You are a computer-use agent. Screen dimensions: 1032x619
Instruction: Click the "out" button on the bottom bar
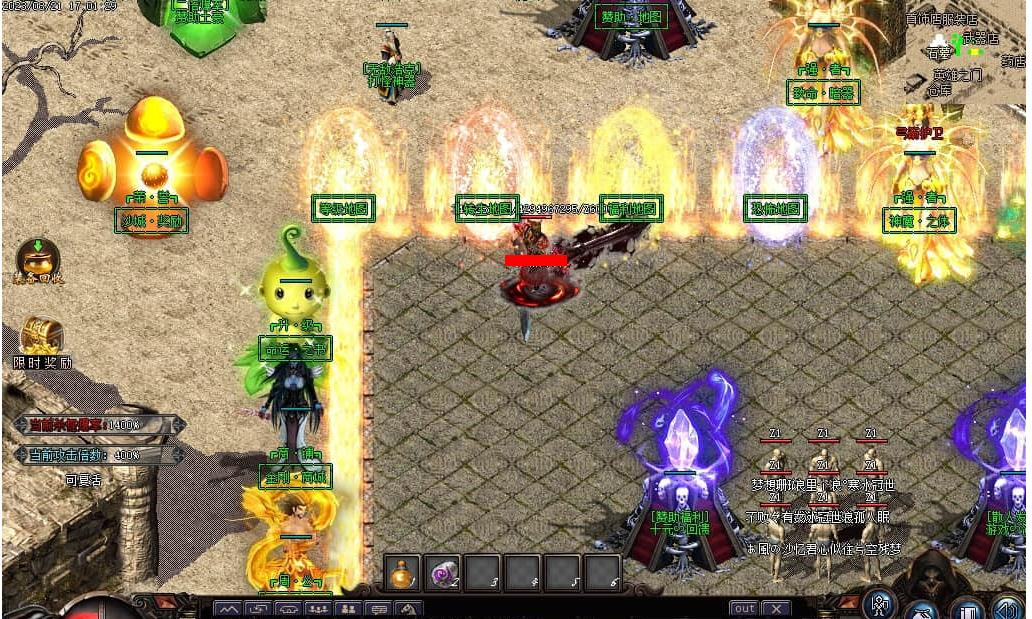coord(743,608)
